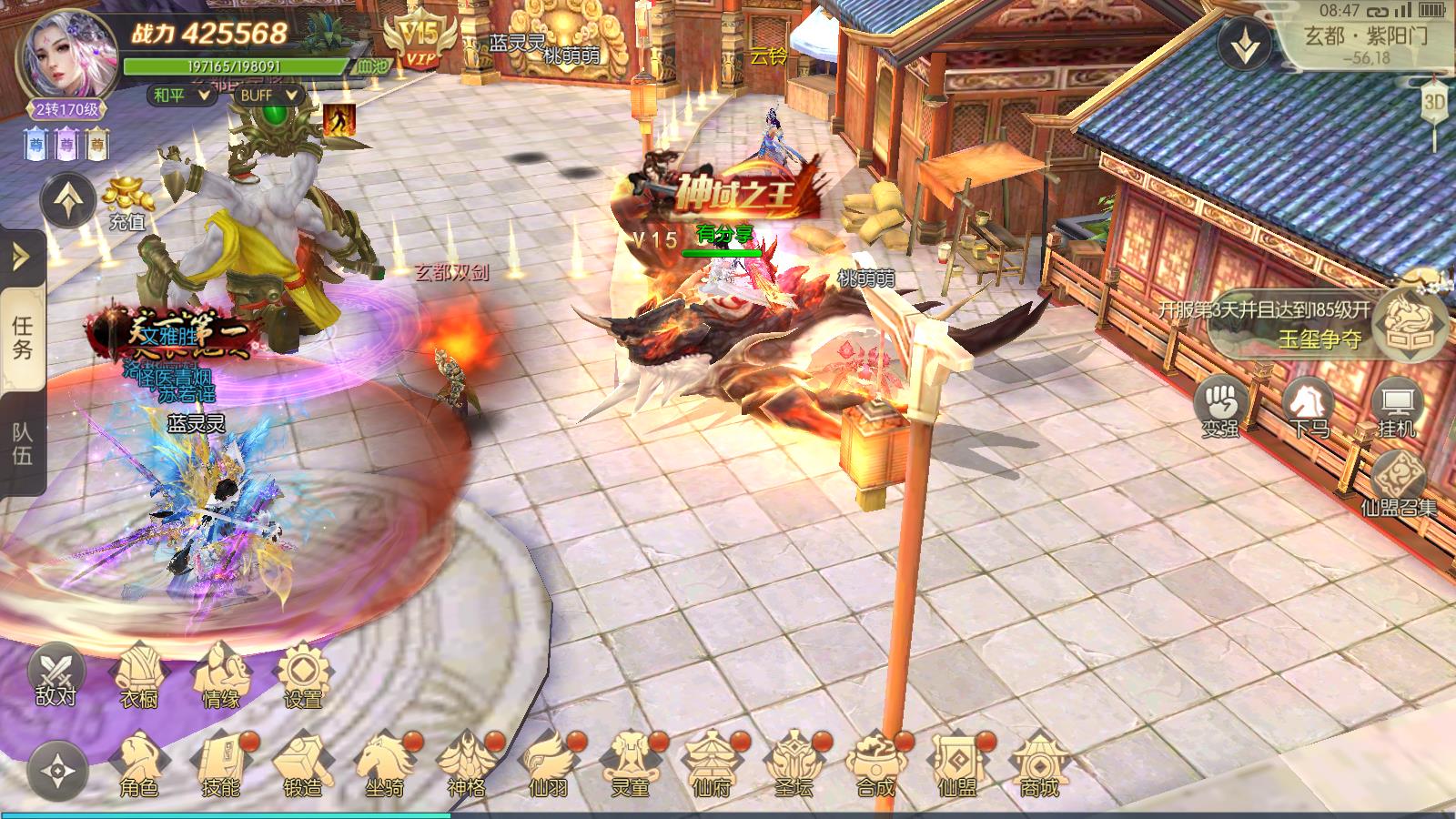This screenshot has width=1456, height=819.
Task: Open the 合成 synthesis menu
Action: (x=875, y=765)
